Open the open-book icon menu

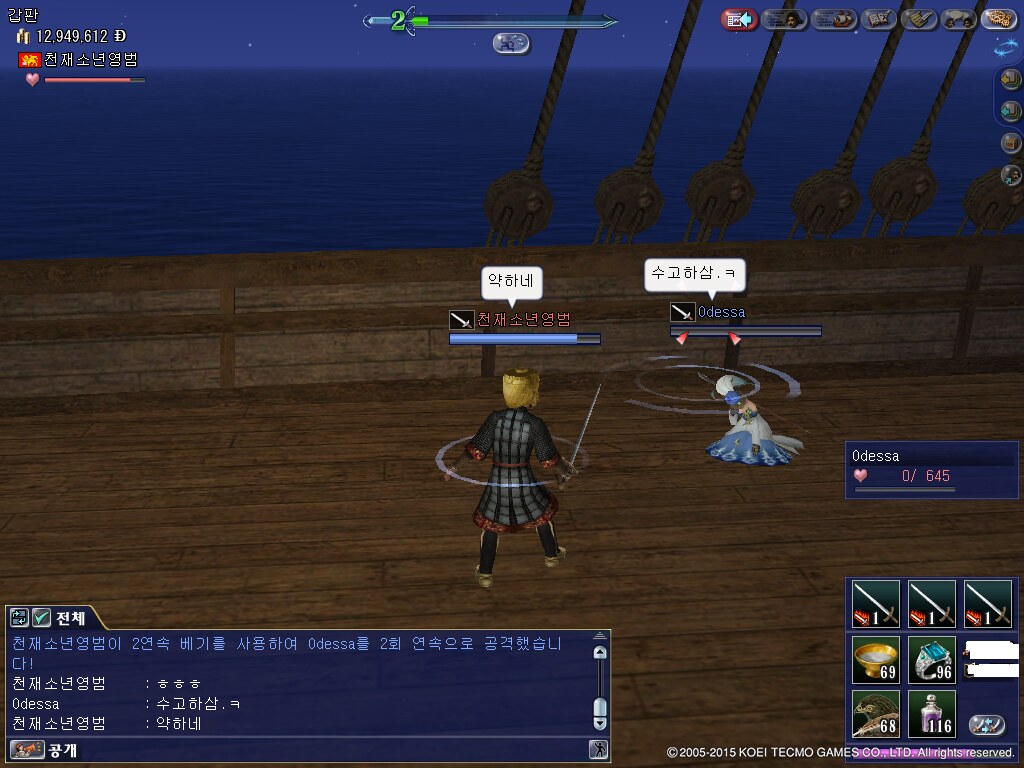(x=878, y=19)
